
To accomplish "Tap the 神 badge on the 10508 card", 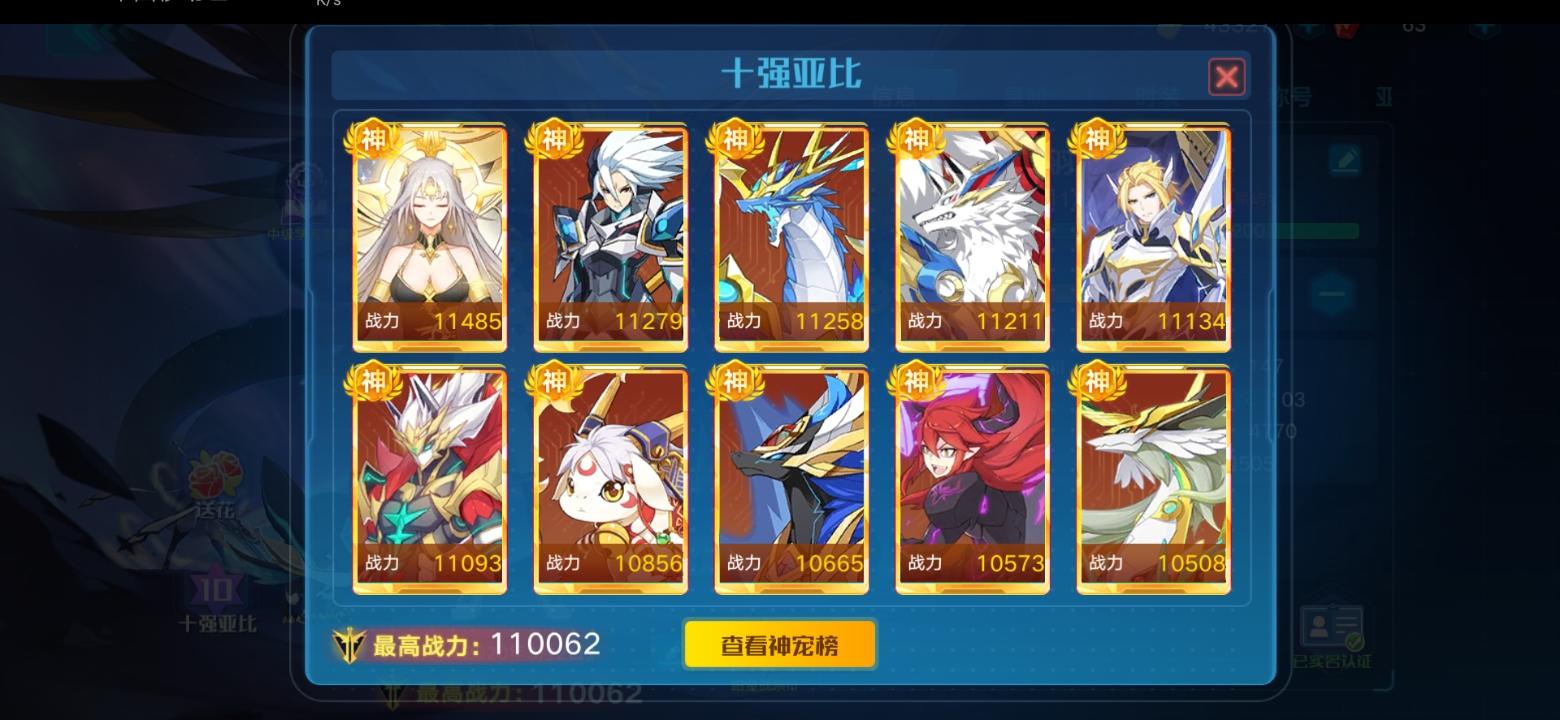I will pyautogui.click(x=1096, y=381).
